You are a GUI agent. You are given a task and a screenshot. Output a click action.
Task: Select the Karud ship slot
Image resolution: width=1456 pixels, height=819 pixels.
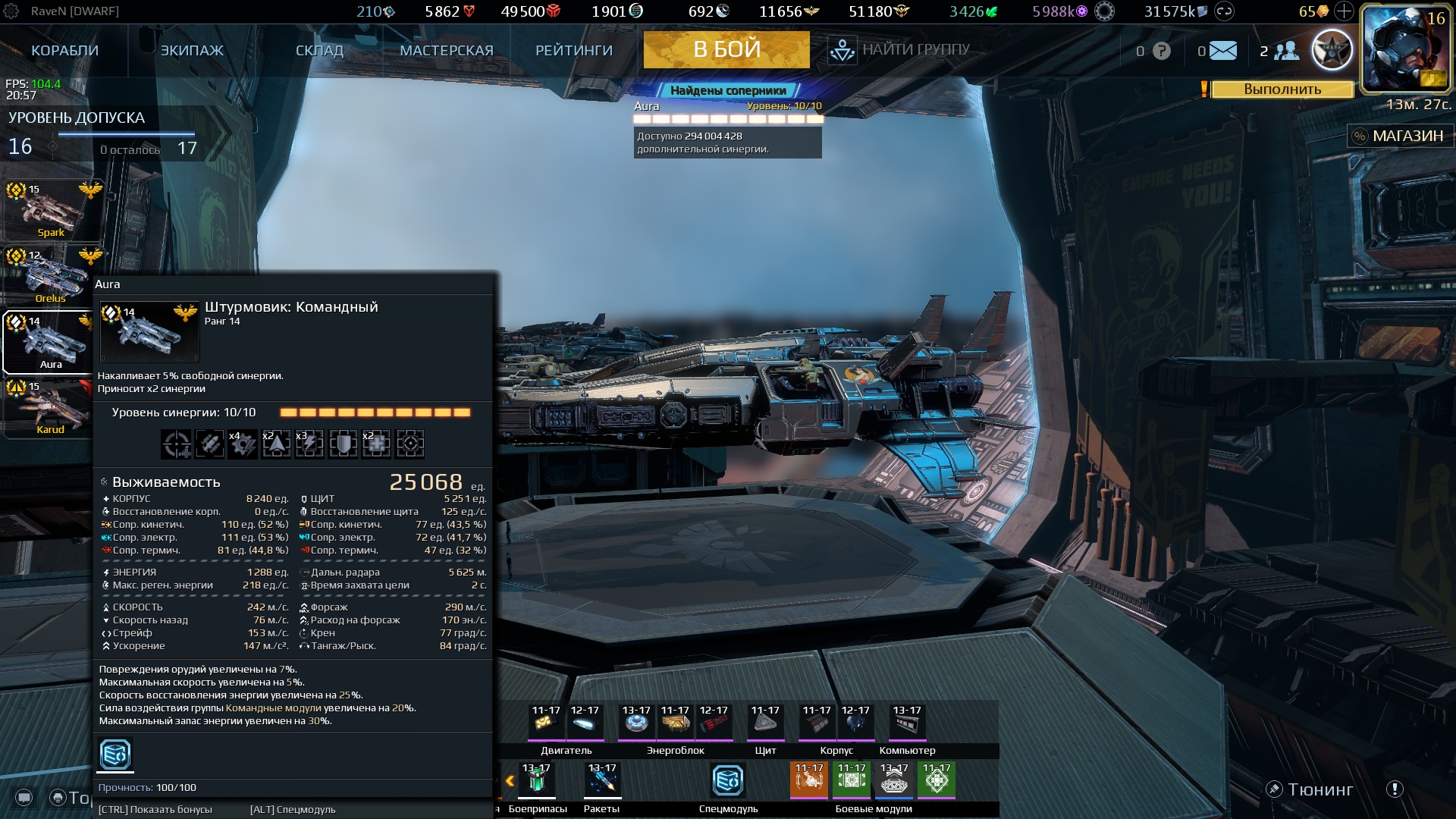coord(52,408)
